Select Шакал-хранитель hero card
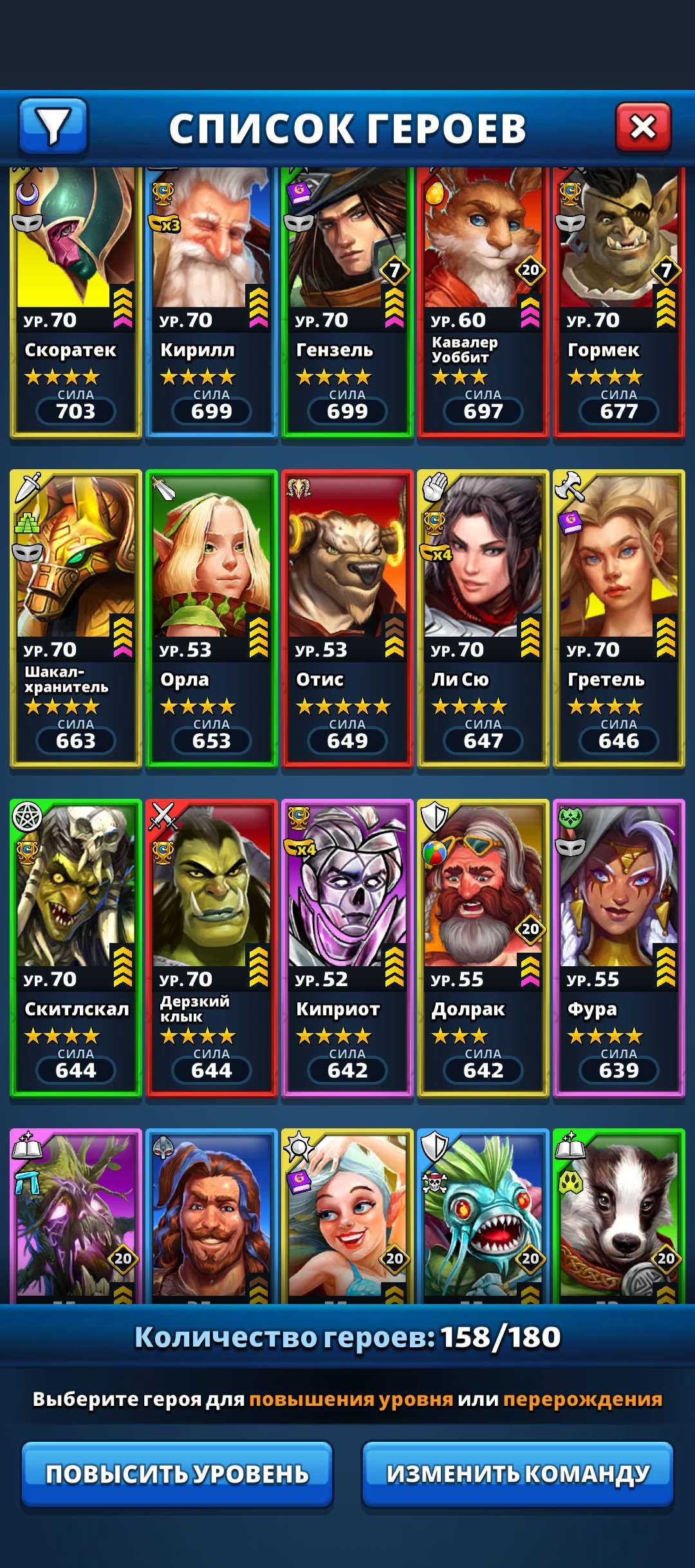 pos(76,618)
